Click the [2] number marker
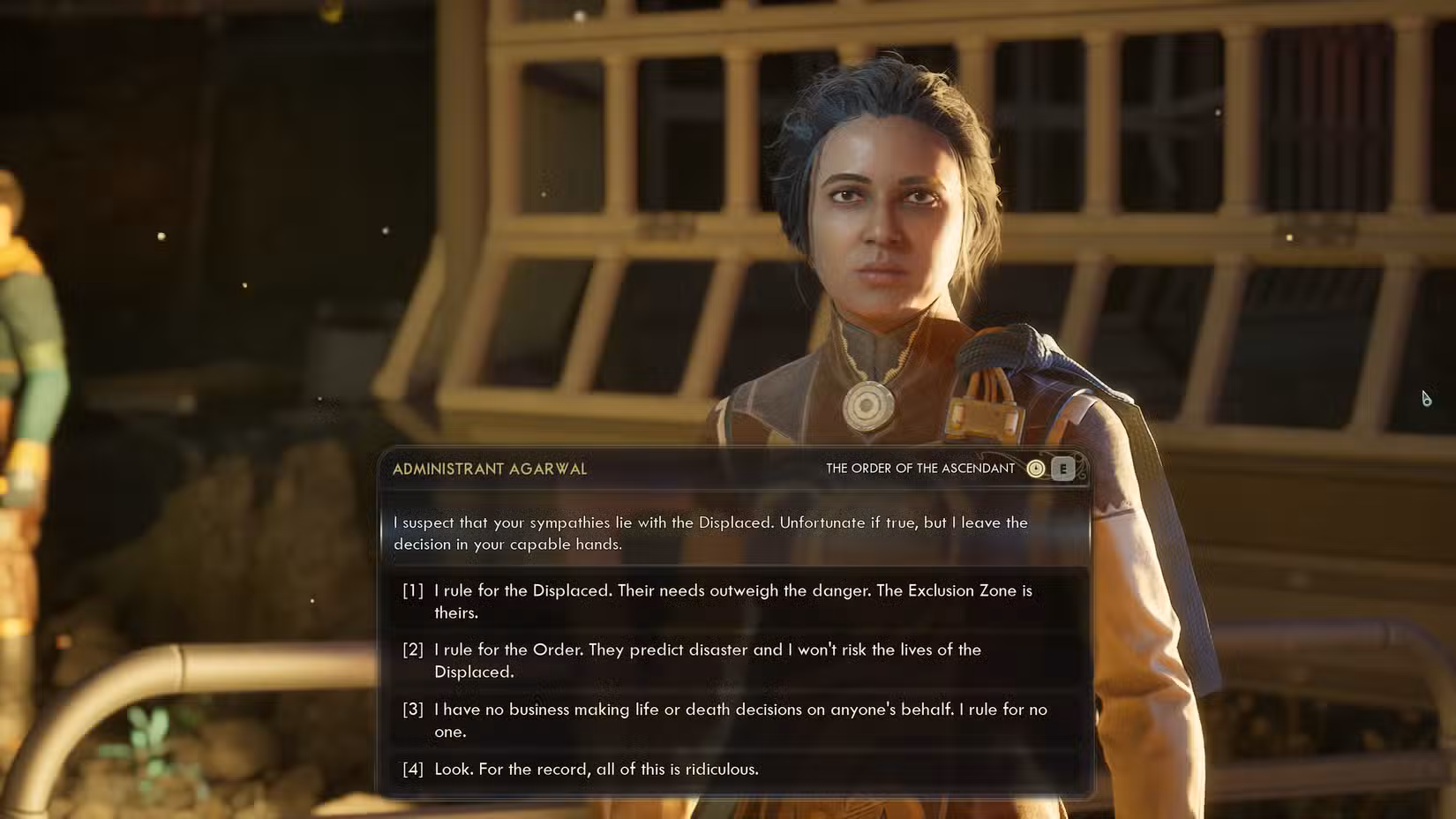The width and height of the screenshot is (1456, 819). pos(411,650)
